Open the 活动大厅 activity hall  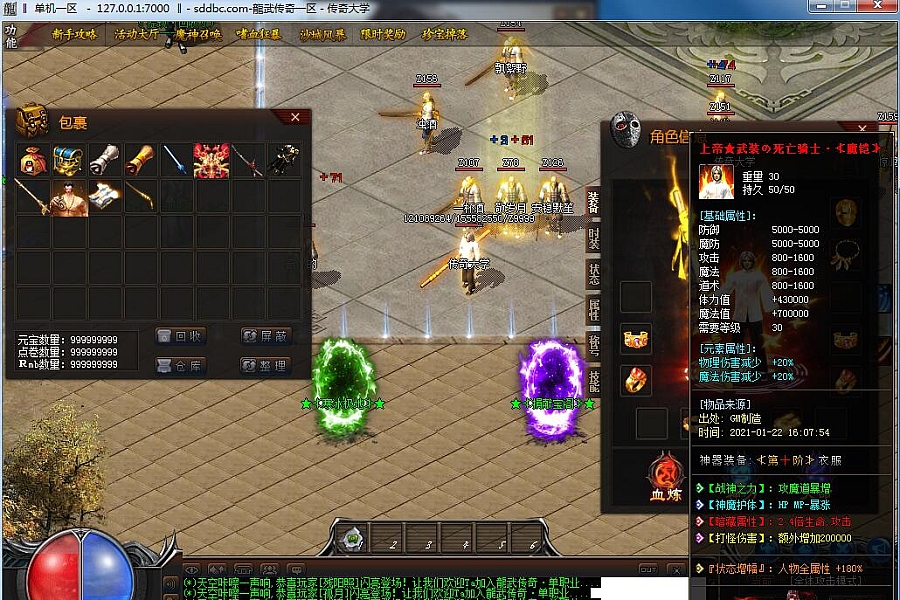138,34
